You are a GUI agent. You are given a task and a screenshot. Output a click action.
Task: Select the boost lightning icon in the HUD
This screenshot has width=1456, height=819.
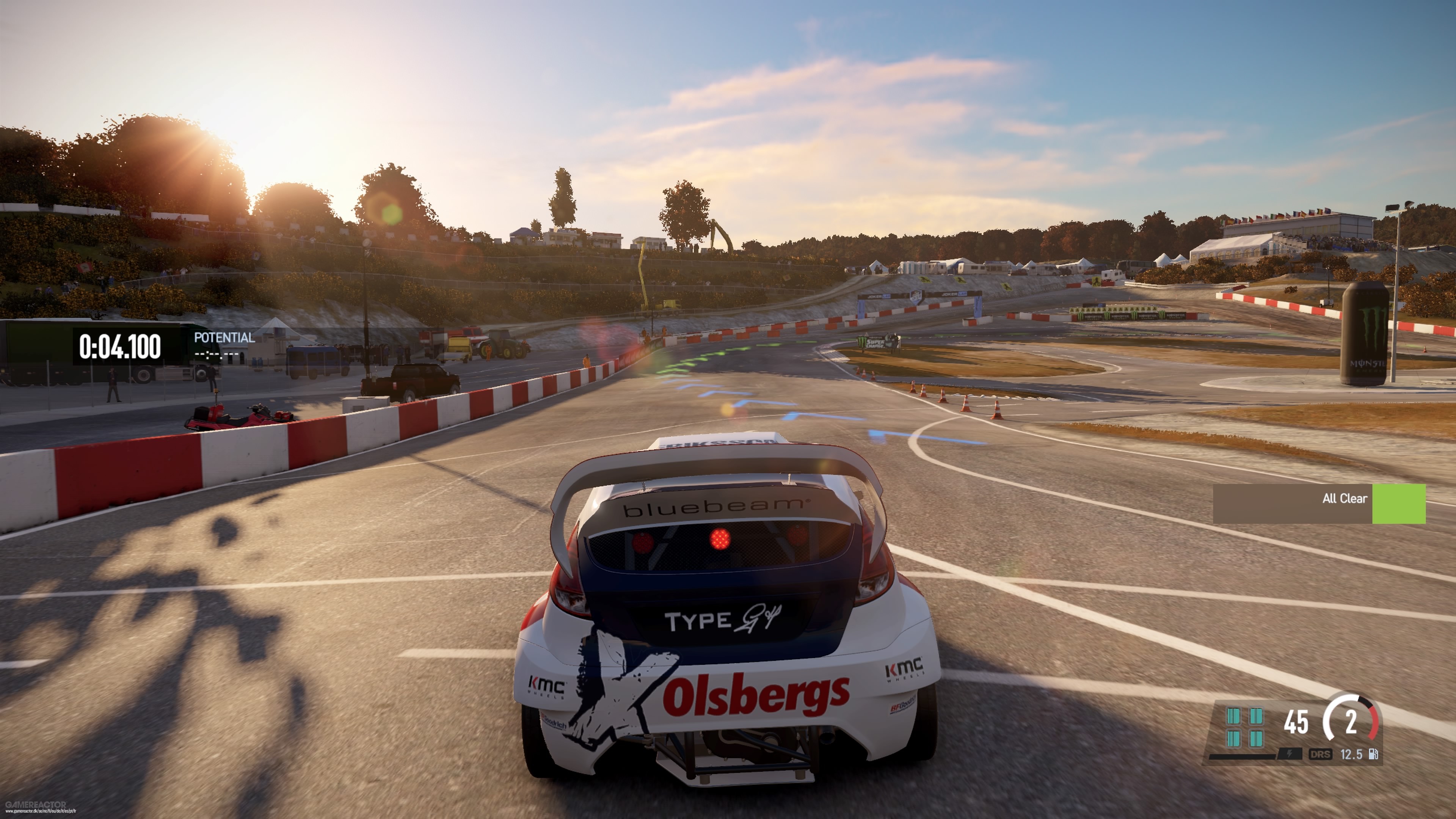1290,755
